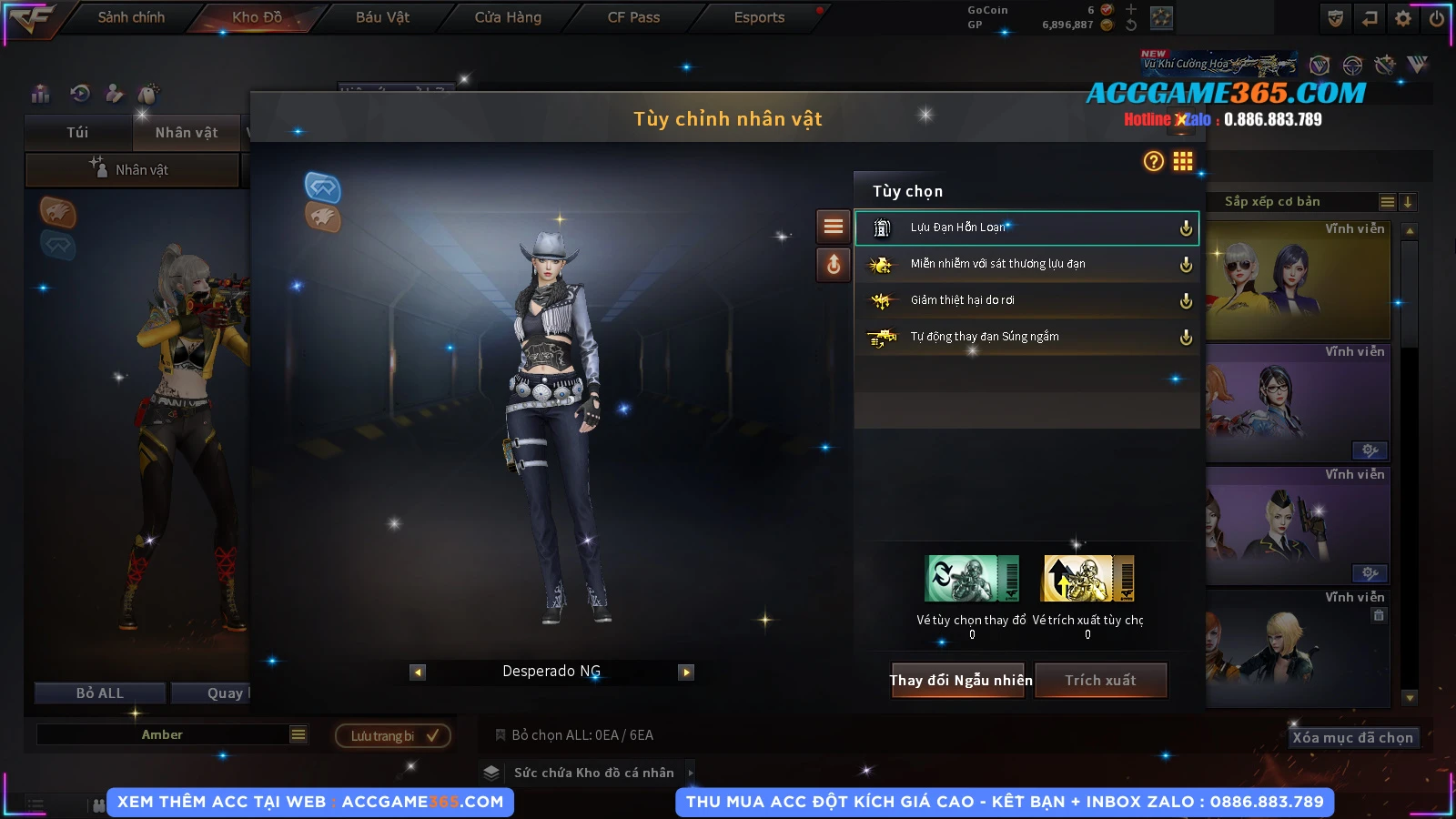This screenshot has width=1456, height=819.
Task: Switch to the Túi bag tab
Action: pyautogui.click(x=77, y=133)
